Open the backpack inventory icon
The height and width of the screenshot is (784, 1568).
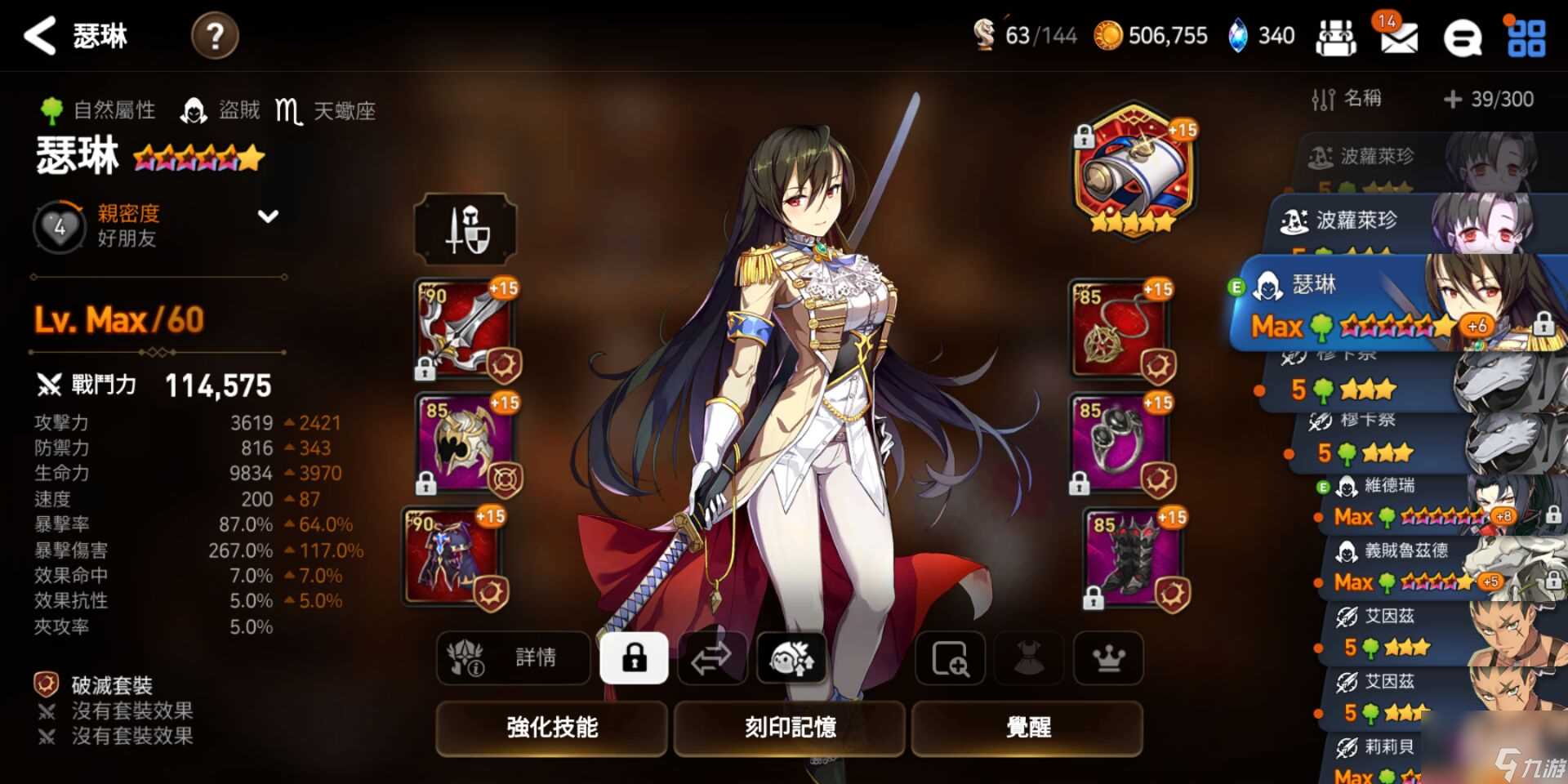click(1337, 35)
